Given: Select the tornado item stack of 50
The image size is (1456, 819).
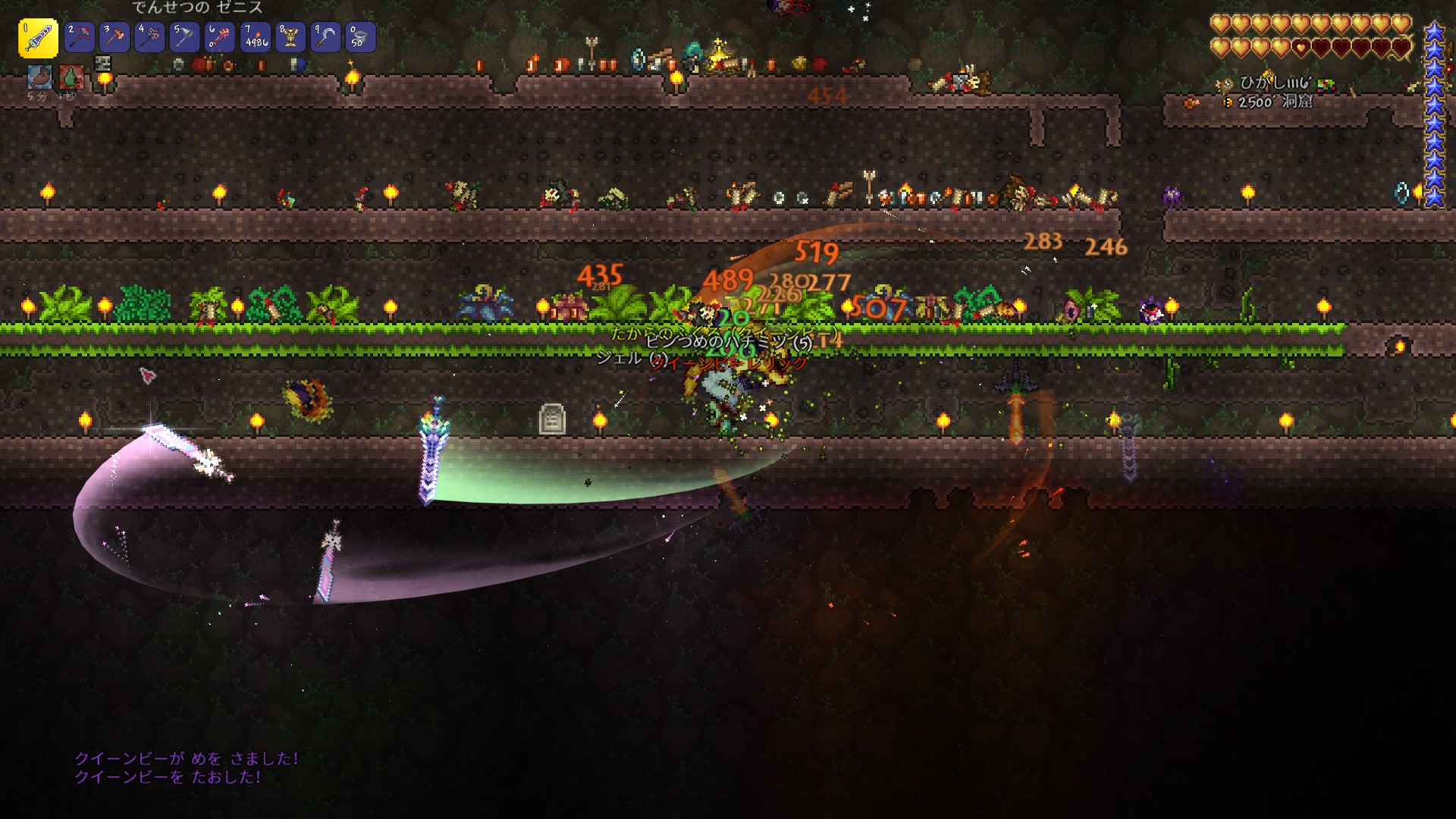Looking at the screenshot, I should (x=360, y=37).
